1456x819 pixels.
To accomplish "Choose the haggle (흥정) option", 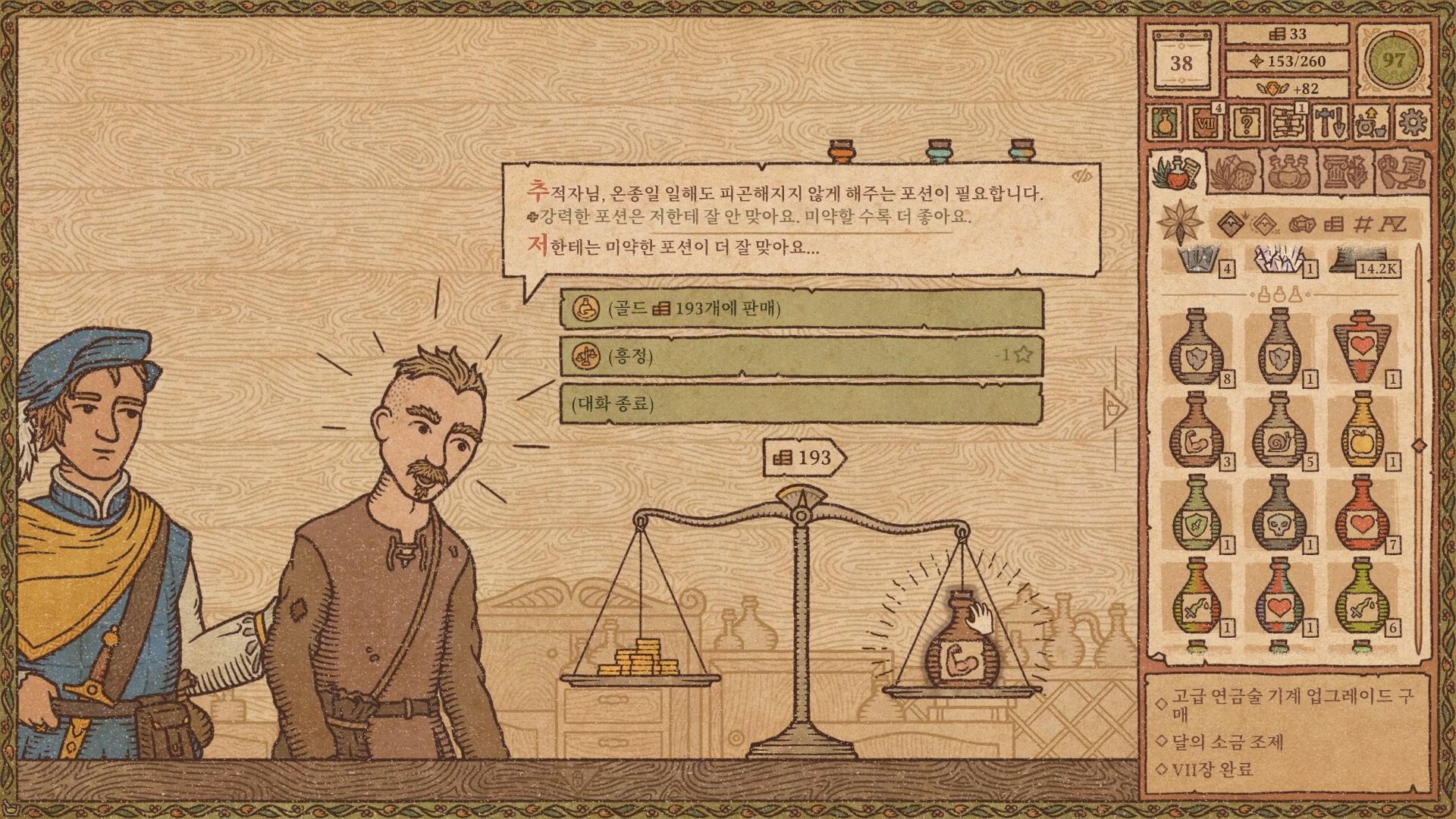I will point(801,356).
